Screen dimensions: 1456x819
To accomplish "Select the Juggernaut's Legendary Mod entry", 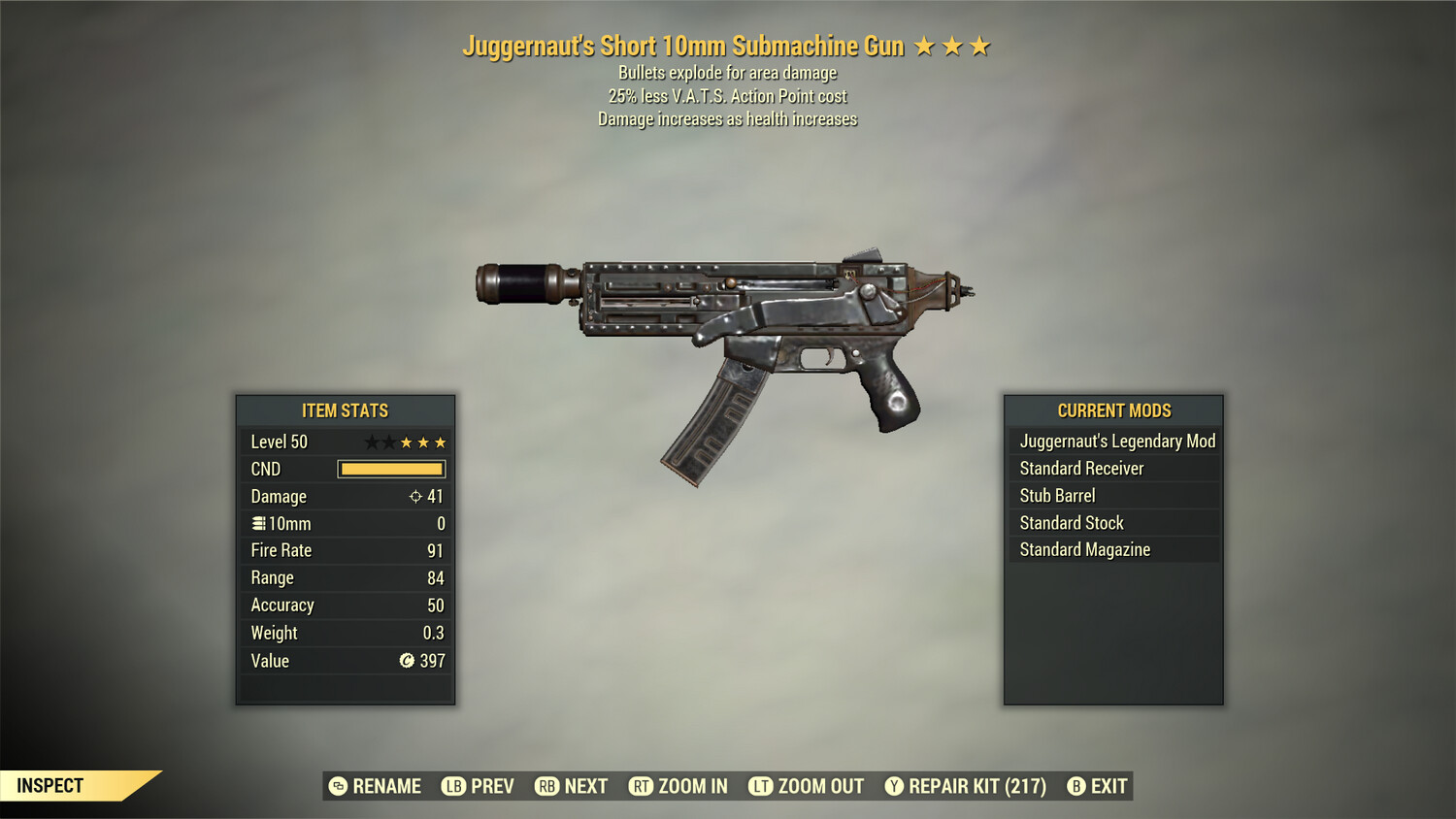I will click(1116, 441).
